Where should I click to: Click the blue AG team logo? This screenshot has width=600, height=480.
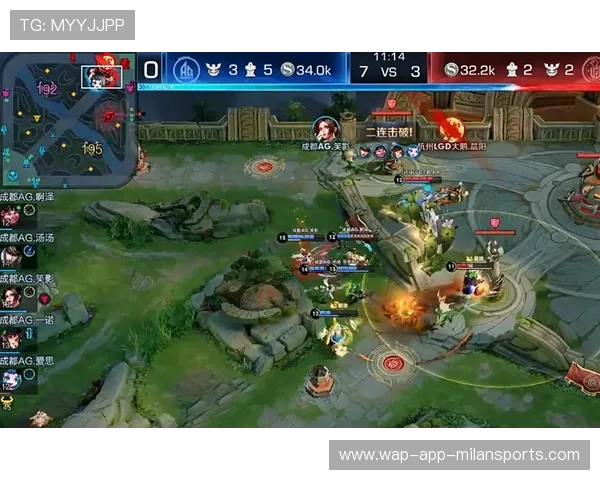(186, 70)
